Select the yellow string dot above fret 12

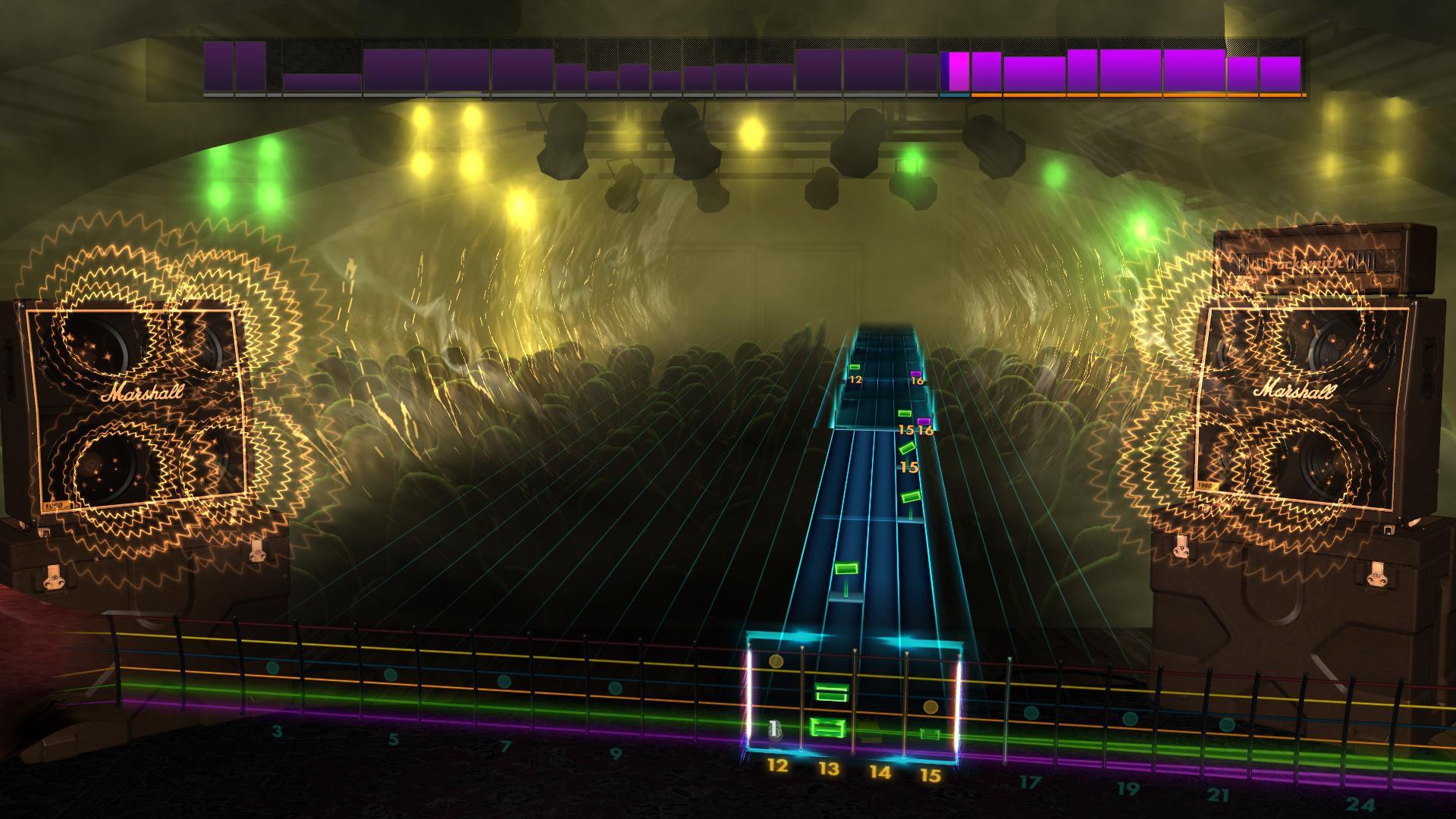point(776,660)
